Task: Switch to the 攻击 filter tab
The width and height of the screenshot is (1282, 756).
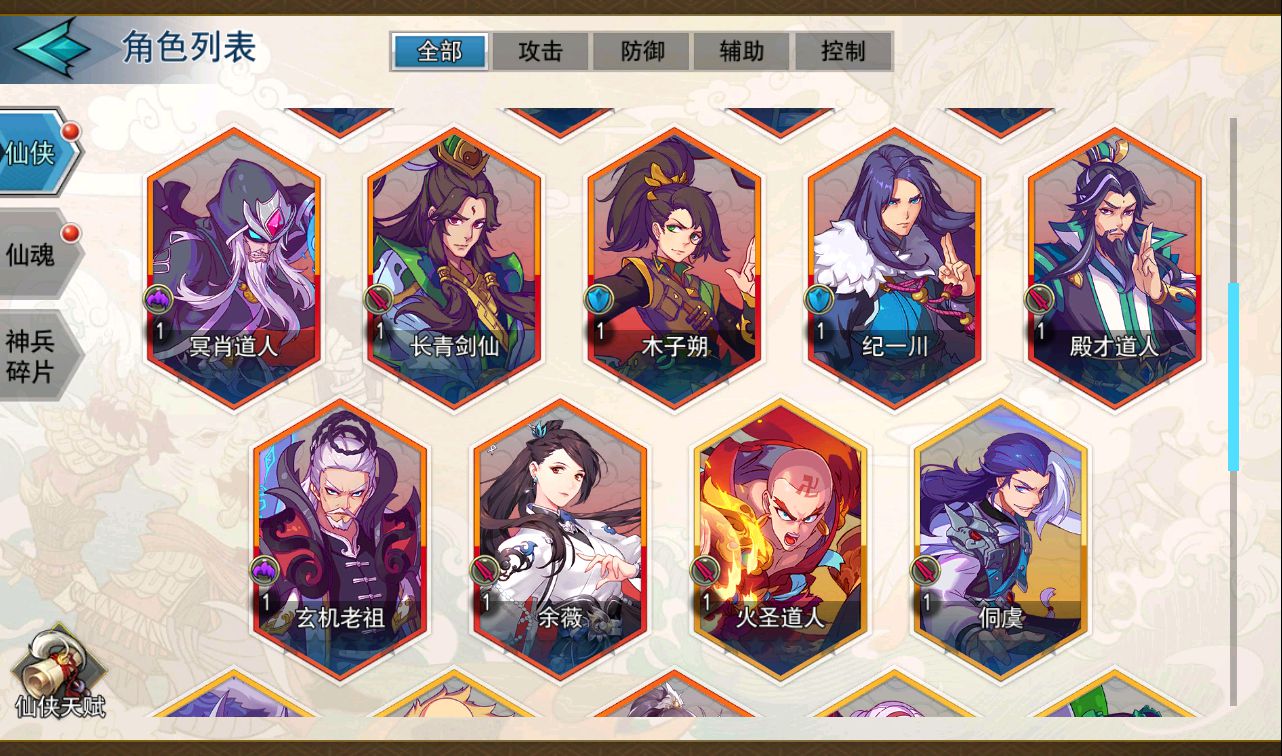Action: [x=541, y=51]
